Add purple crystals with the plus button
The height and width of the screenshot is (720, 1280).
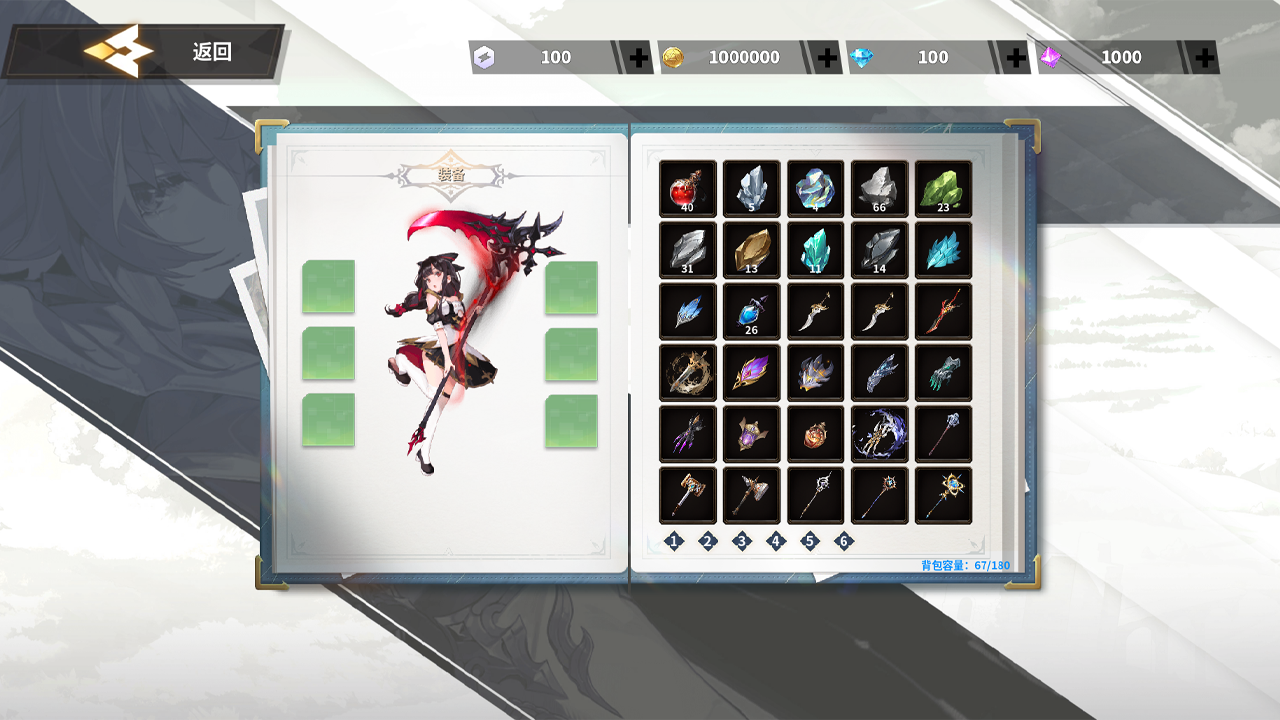1204,58
